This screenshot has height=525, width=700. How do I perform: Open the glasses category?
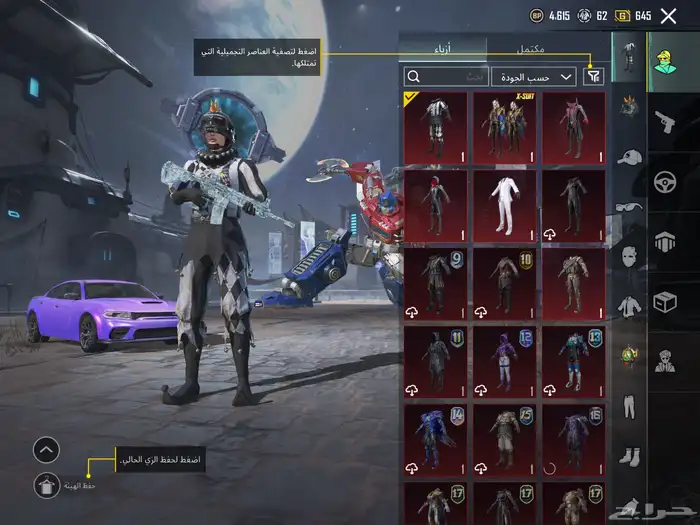pos(628,208)
